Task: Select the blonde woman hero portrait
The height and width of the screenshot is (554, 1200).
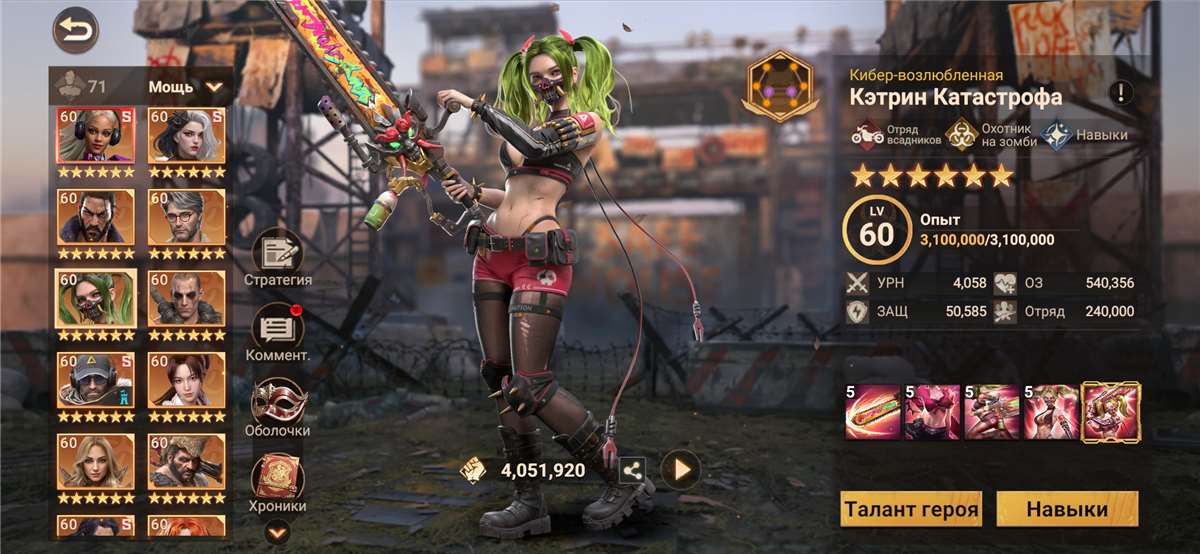Action: tap(95, 462)
